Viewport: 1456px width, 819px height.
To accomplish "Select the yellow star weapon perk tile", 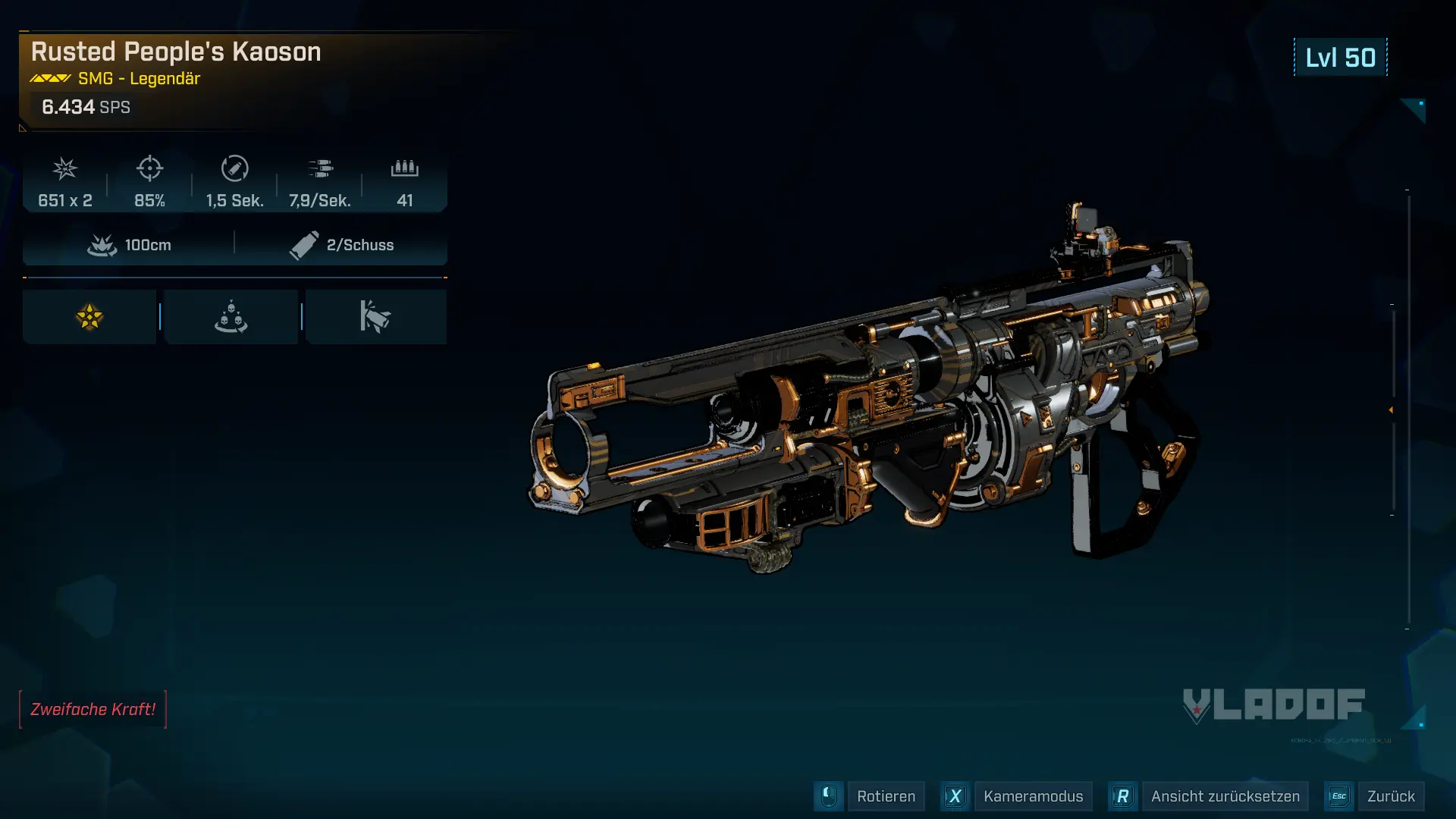I will click(89, 317).
